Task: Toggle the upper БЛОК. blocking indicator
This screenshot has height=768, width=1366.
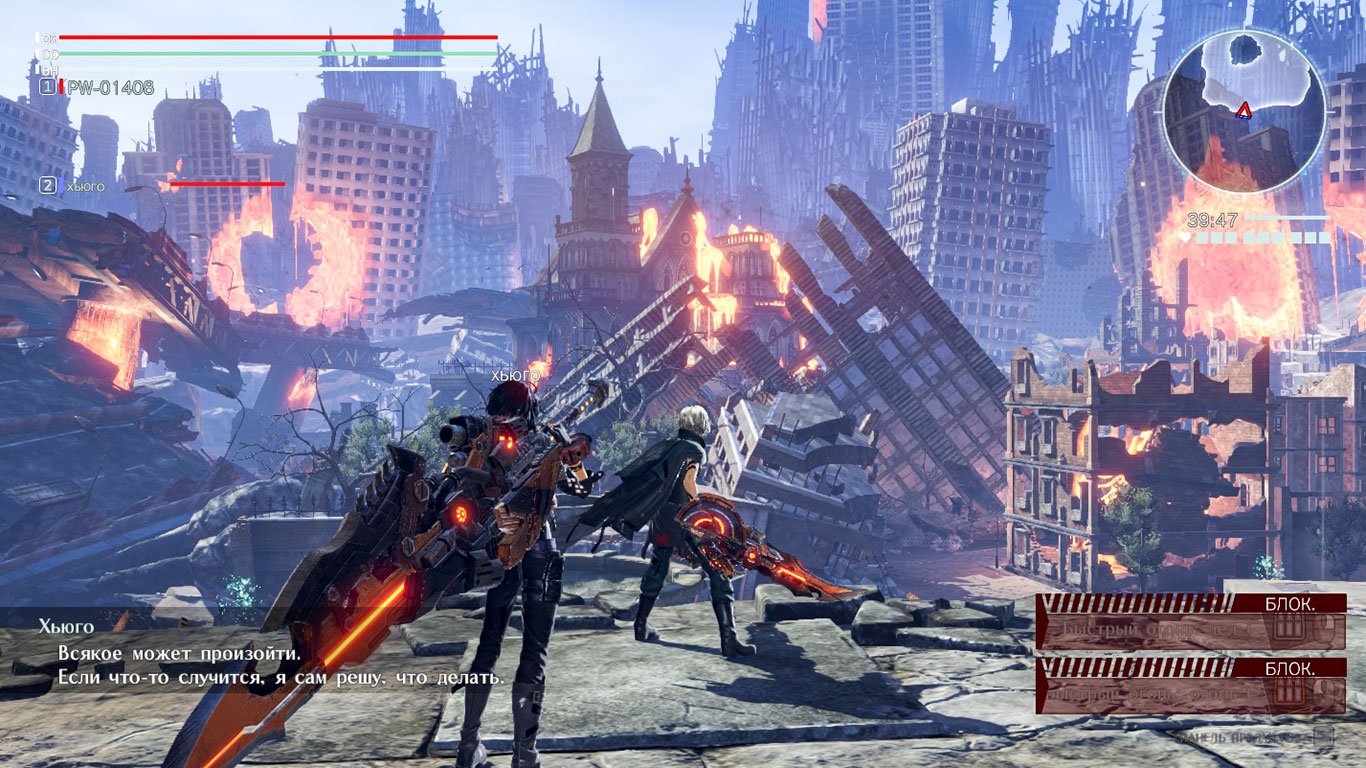Action: tap(1290, 604)
